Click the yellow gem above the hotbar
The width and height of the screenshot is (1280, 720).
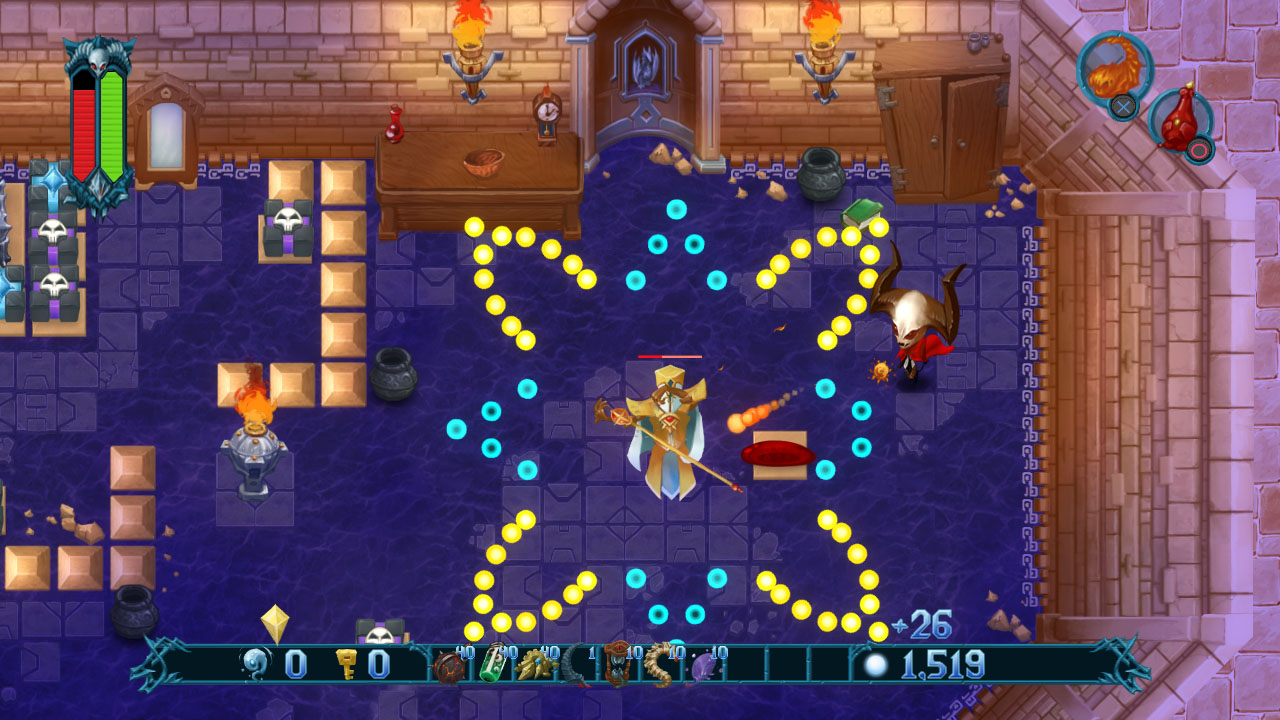pyautogui.click(x=277, y=623)
